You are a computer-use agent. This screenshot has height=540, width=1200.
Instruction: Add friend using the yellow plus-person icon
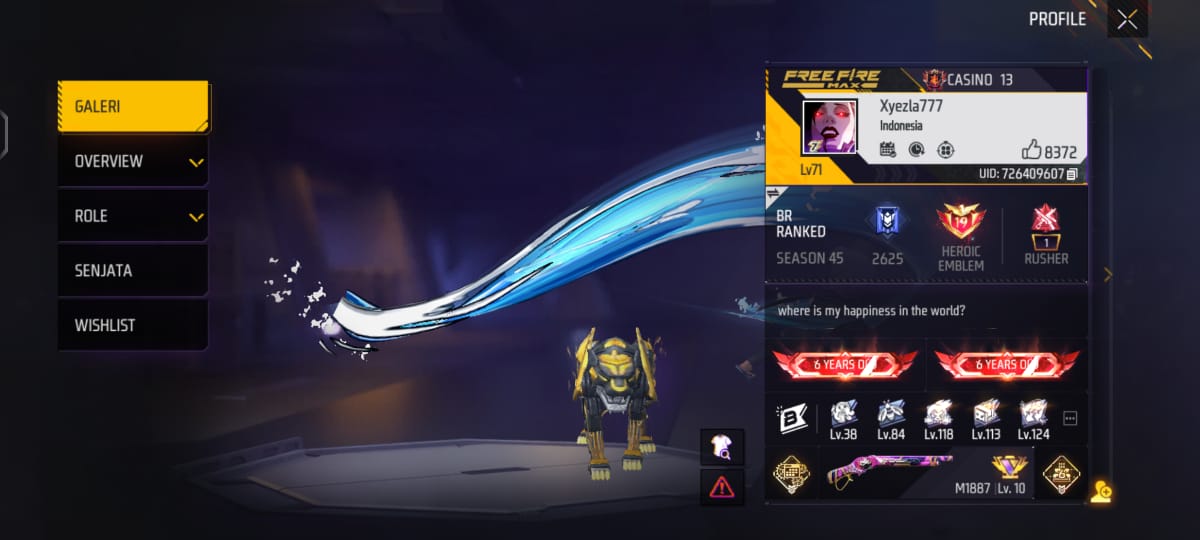1101,491
